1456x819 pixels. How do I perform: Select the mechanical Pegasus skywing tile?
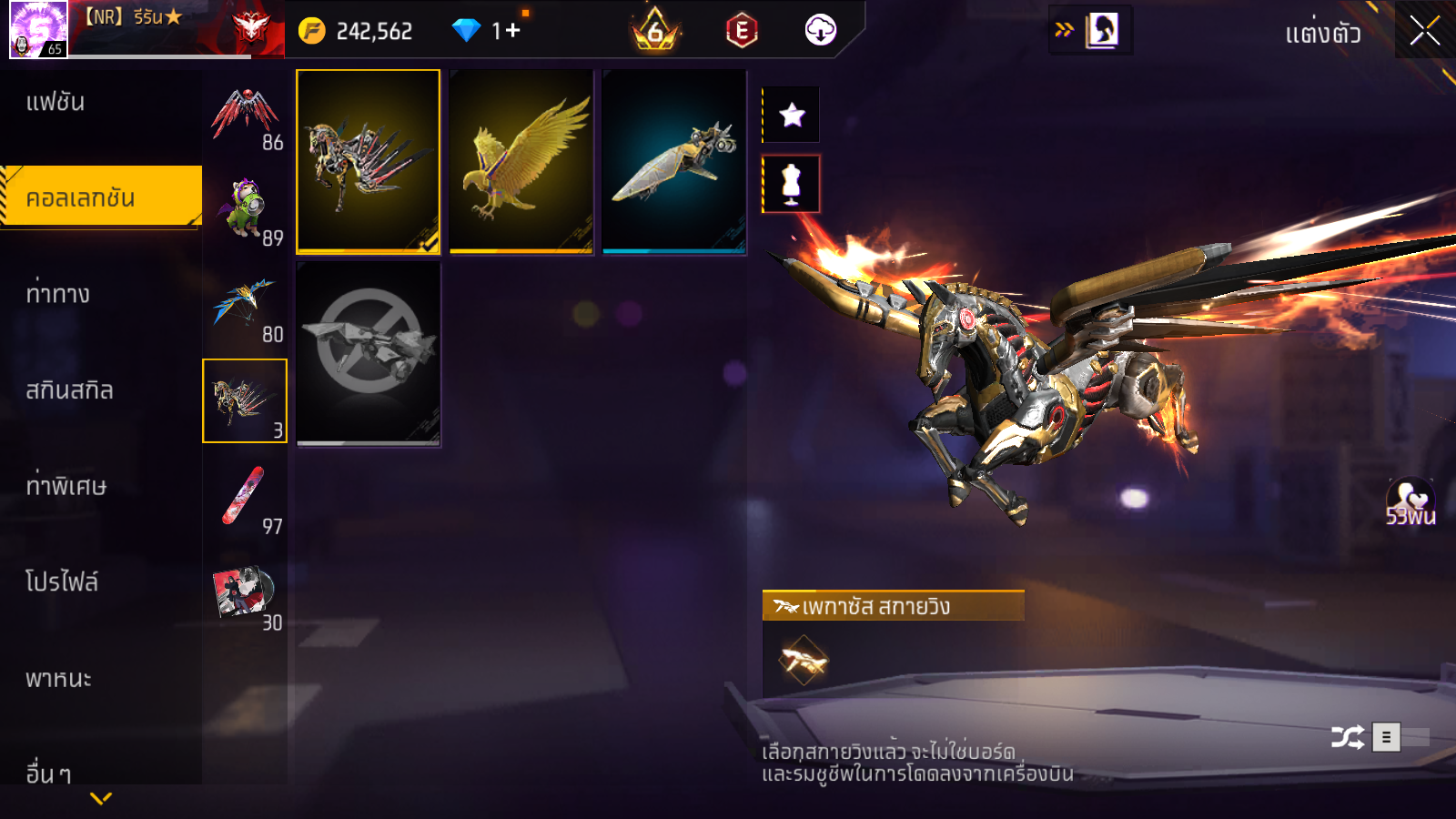point(368,160)
